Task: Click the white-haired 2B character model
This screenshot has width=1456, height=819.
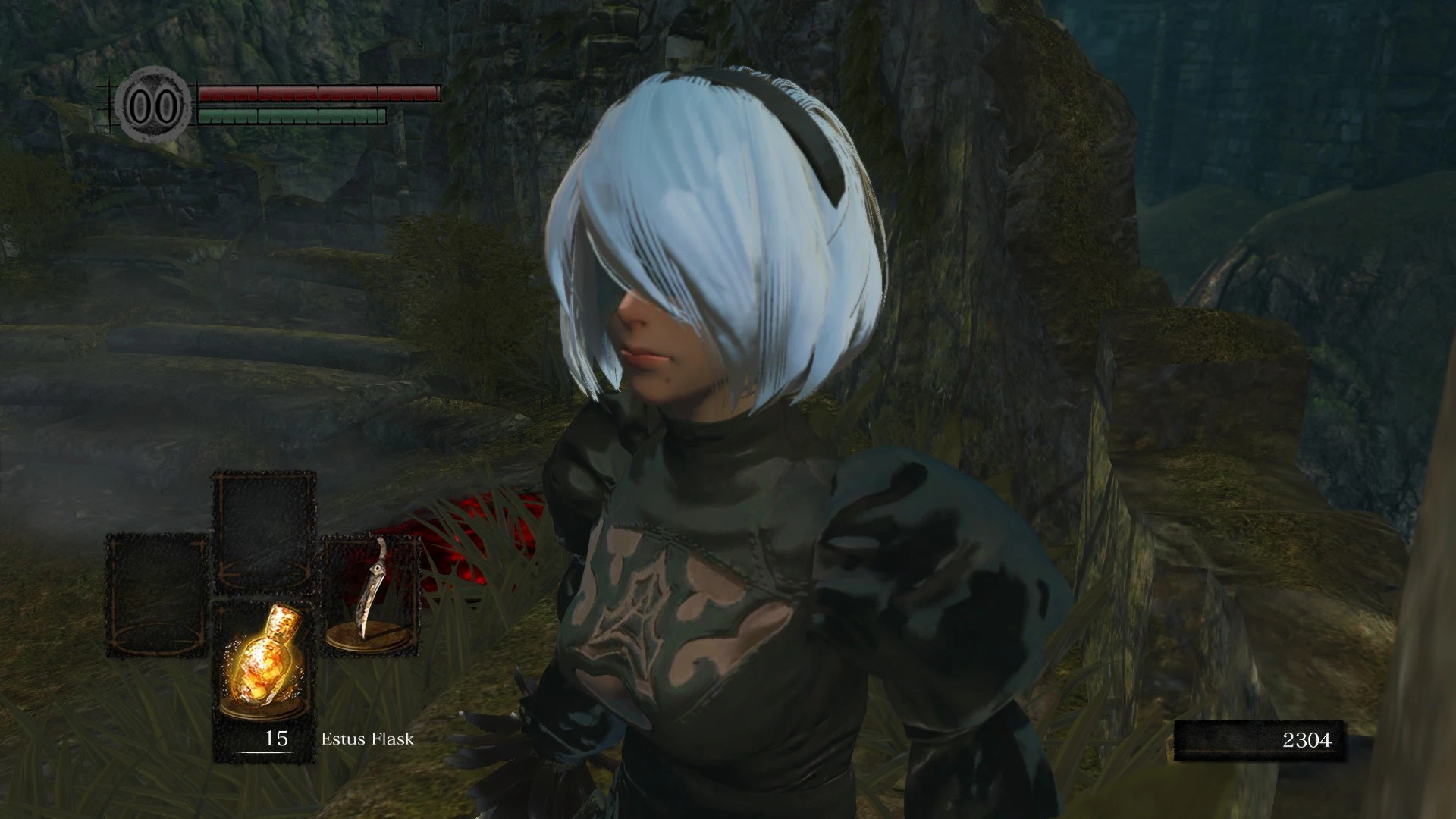Action: (x=720, y=379)
